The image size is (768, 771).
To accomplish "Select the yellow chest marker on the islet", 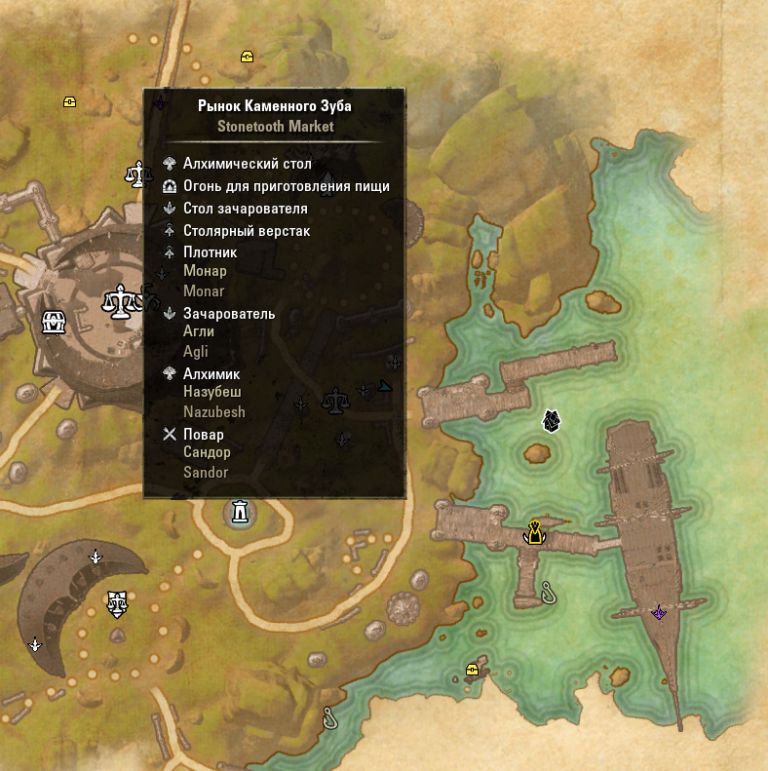I will coord(472,670).
